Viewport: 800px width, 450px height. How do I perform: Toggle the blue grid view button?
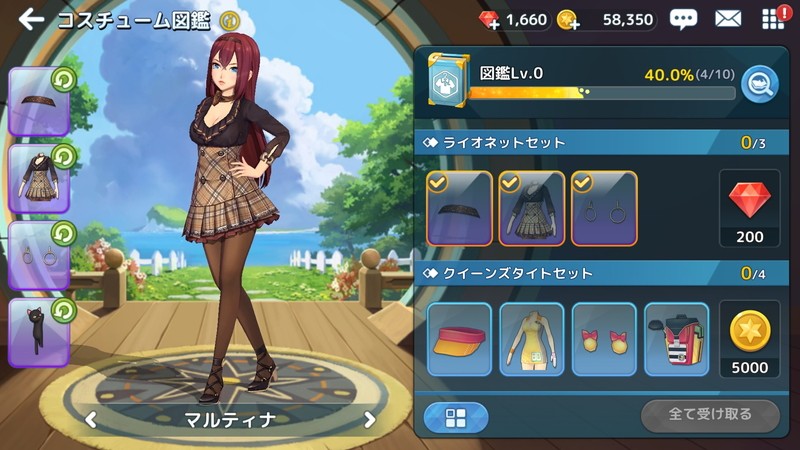pyautogui.click(x=456, y=417)
